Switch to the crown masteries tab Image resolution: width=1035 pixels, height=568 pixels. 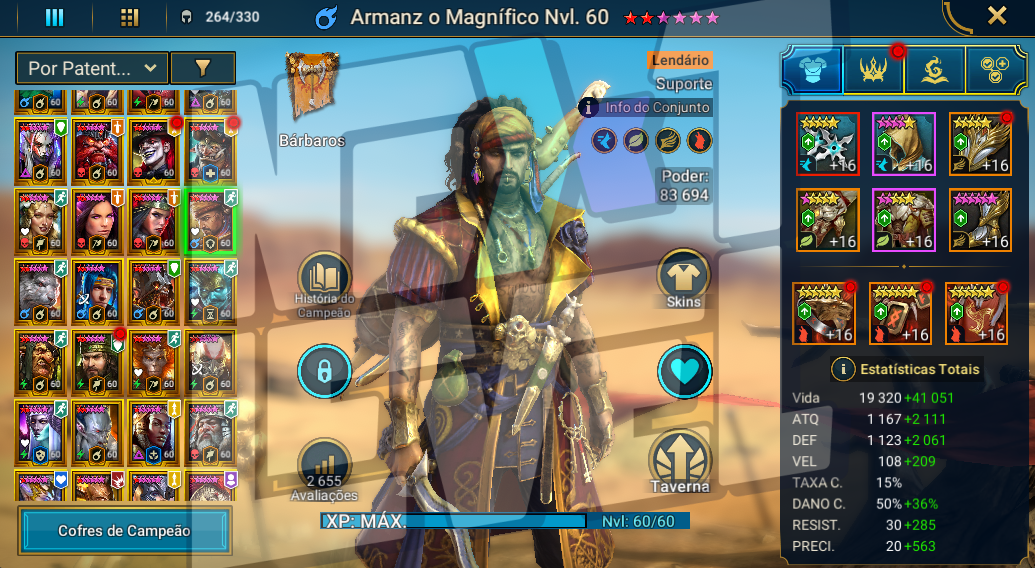(x=873, y=69)
